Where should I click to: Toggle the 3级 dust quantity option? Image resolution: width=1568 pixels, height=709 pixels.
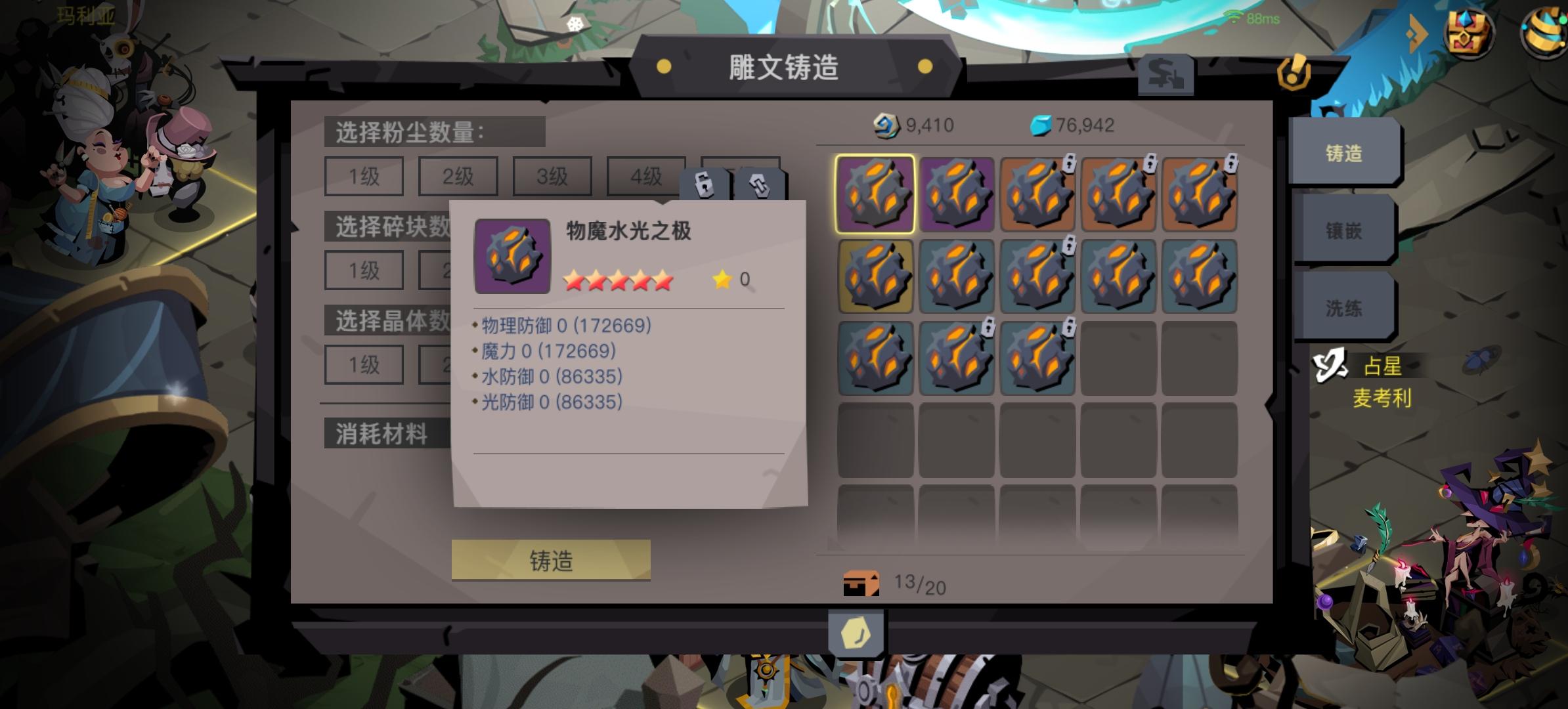click(x=552, y=176)
